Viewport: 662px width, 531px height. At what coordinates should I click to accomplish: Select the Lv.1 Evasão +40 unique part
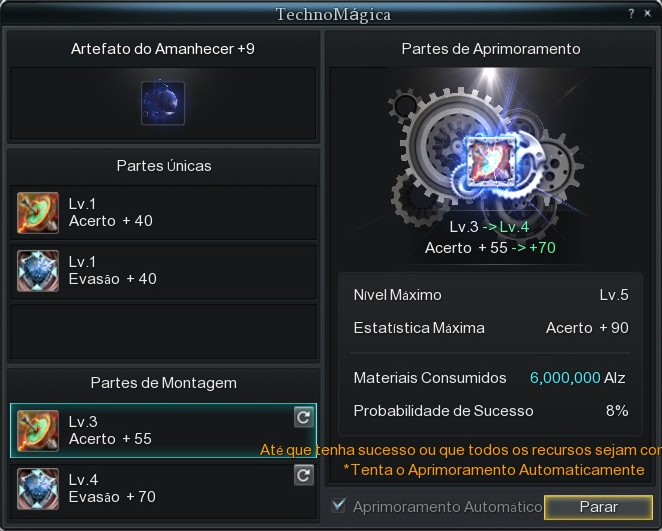[x=163, y=270]
